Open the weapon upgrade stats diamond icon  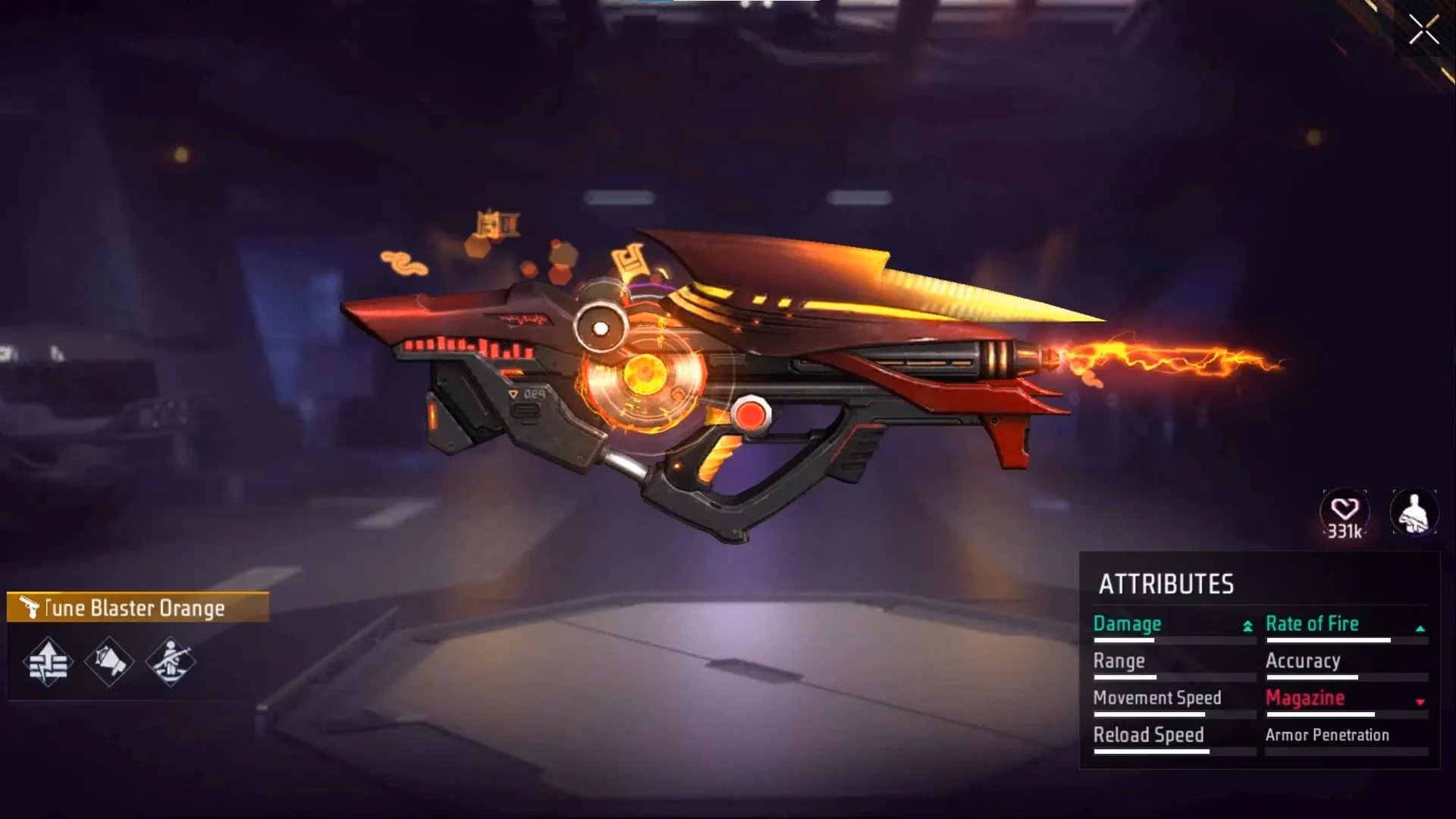pyautogui.click(x=47, y=661)
